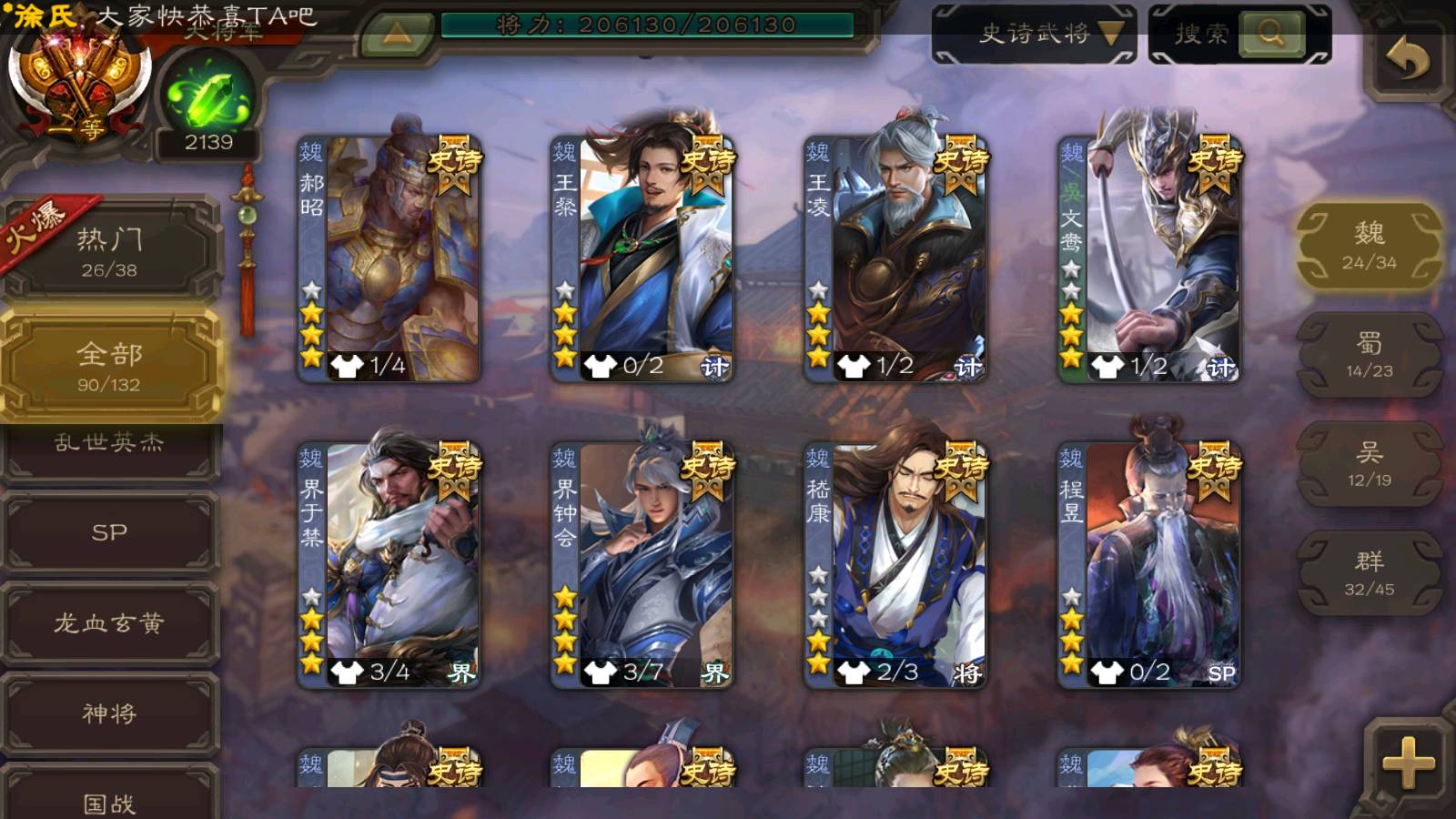Open the 史诗武将 filter dropdown
Viewport: 1456px width, 819px height.
pos(1035,35)
